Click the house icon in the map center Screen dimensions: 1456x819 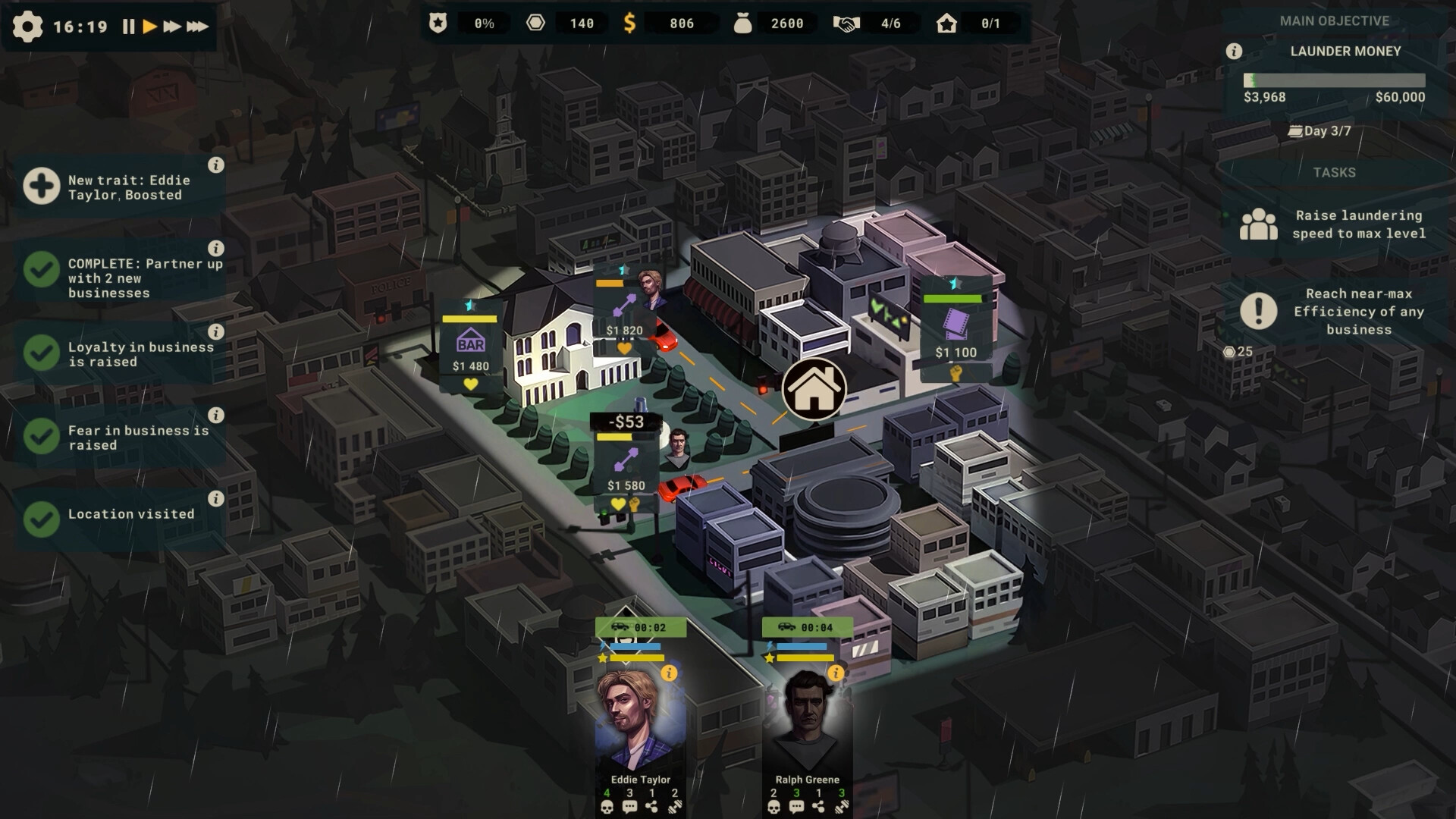click(813, 390)
